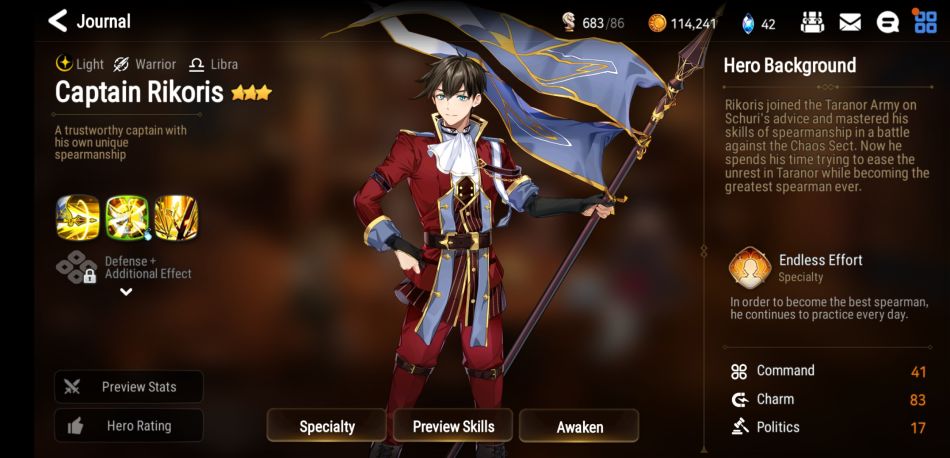
Task: Open the chat bubble icon
Action: coord(887,22)
